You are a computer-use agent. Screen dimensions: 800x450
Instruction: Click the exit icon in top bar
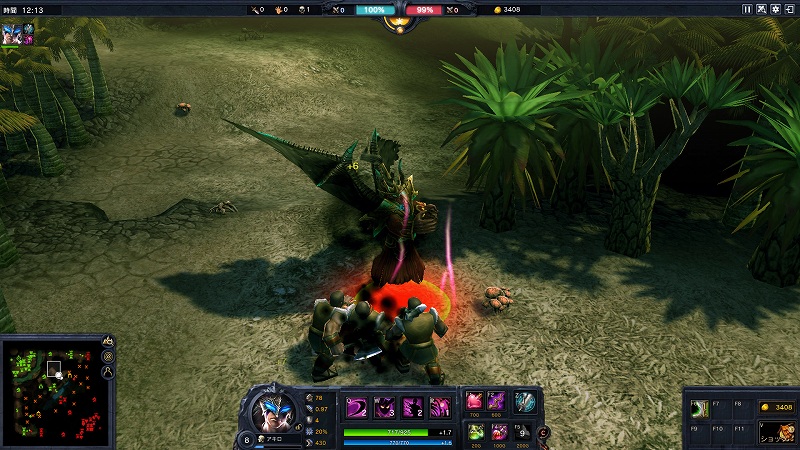tap(790, 9)
